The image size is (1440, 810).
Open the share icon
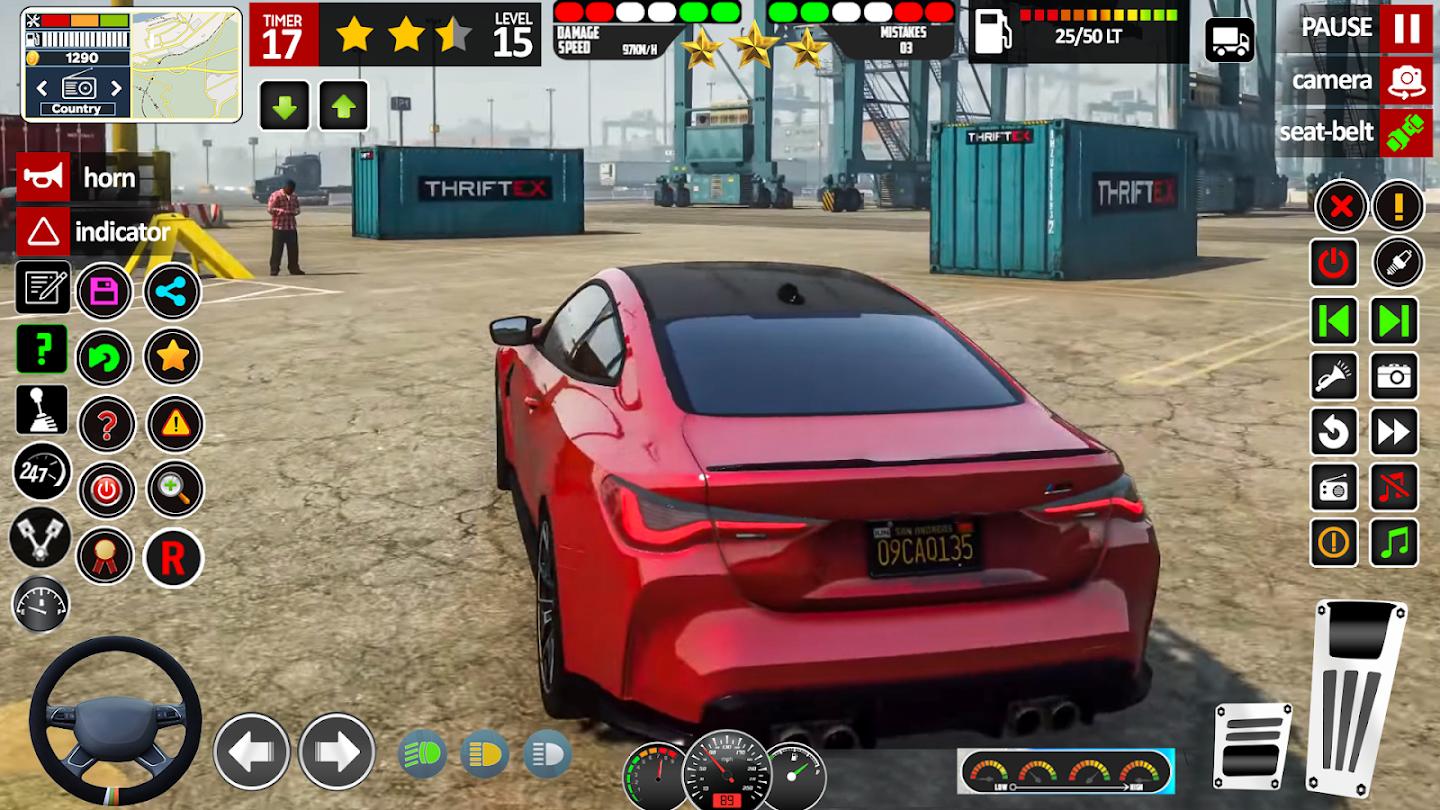click(x=173, y=292)
